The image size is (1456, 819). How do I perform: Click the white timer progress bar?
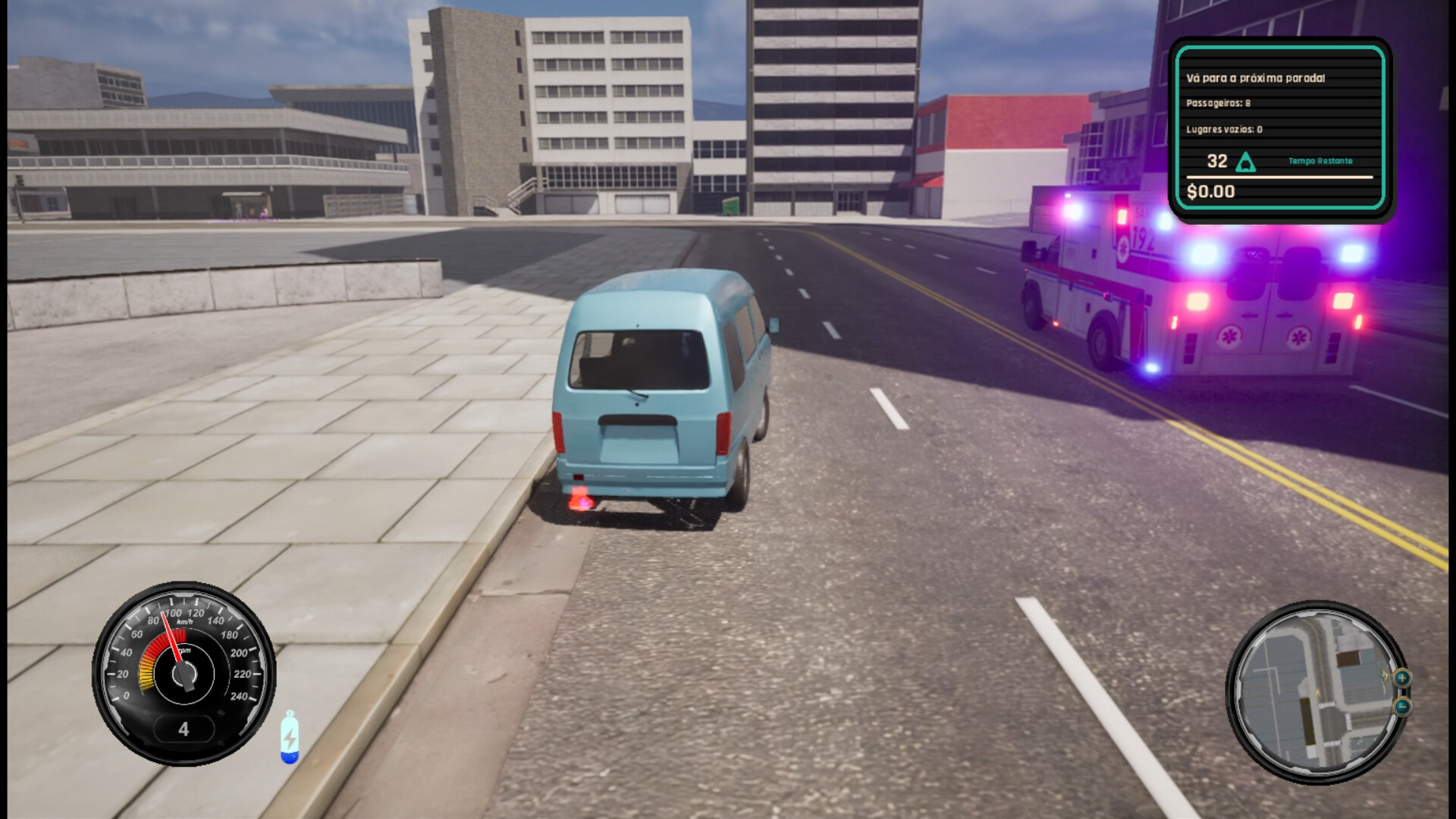[1280, 177]
